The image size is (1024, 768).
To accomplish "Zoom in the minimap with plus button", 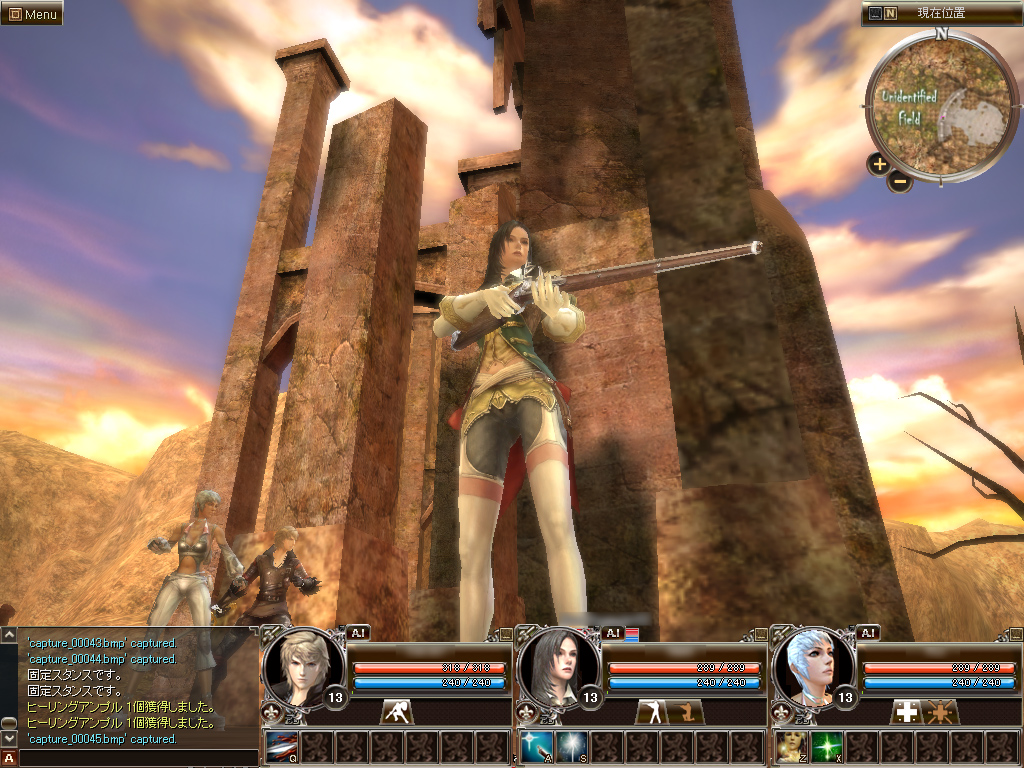I will pos(879,164).
